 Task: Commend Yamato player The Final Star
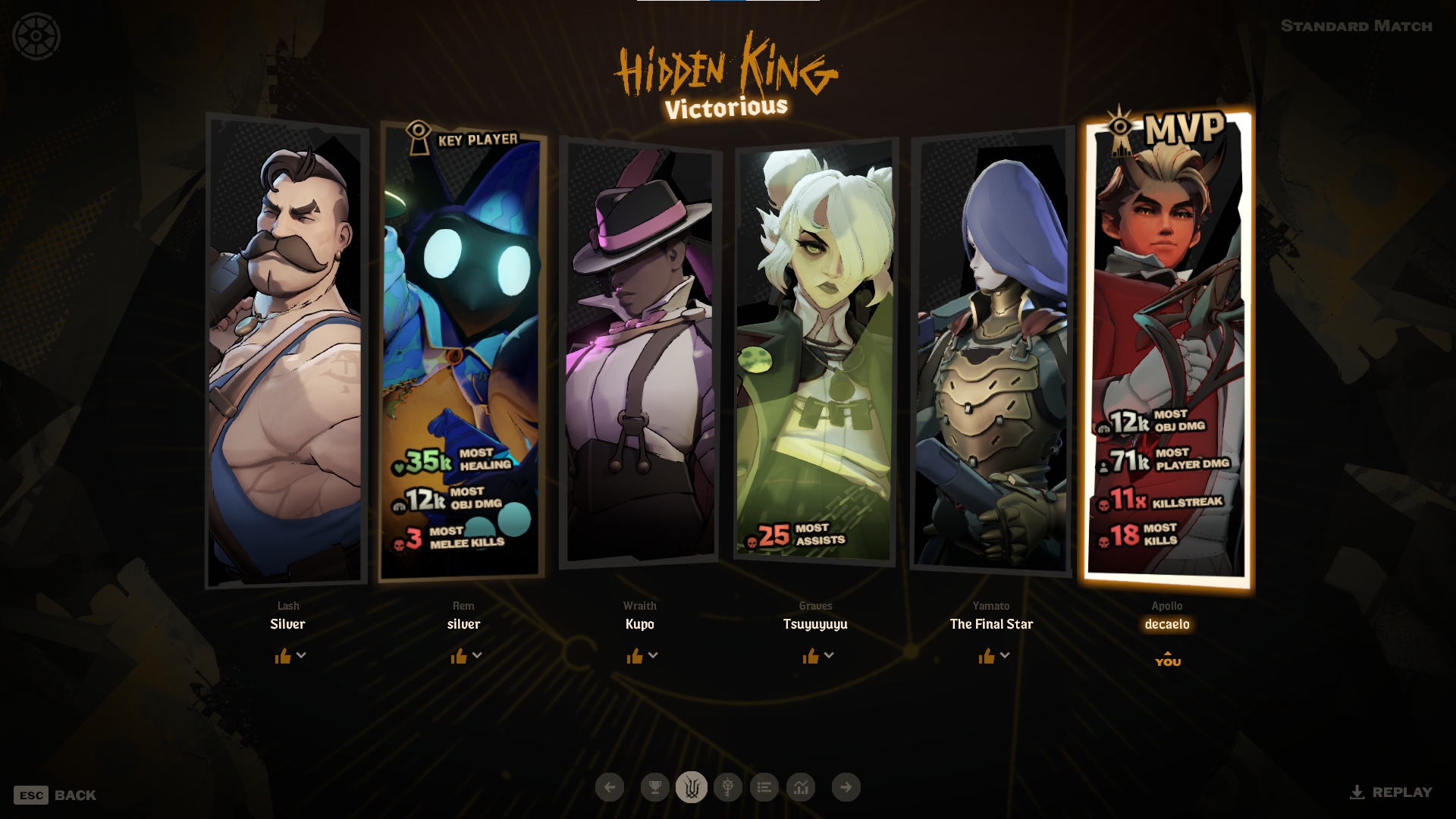click(x=987, y=656)
